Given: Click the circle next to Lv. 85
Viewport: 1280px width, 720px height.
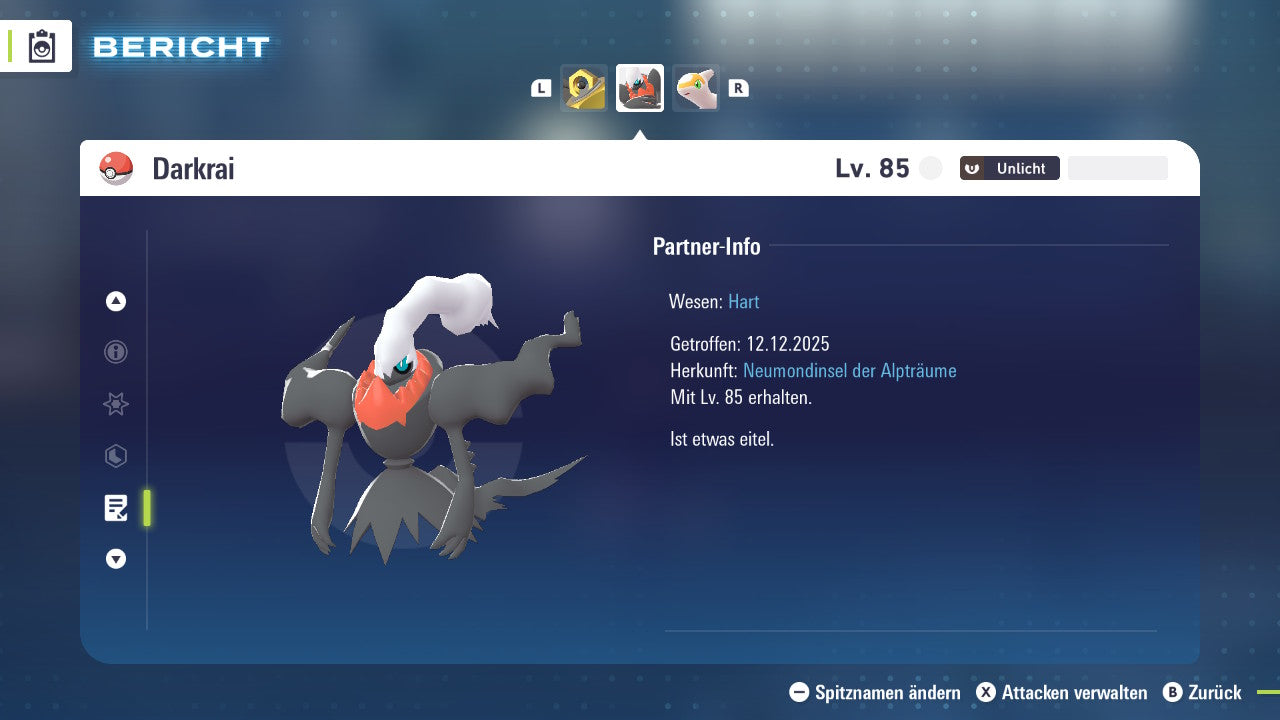Looking at the screenshot, I should [x=930, y=168].
